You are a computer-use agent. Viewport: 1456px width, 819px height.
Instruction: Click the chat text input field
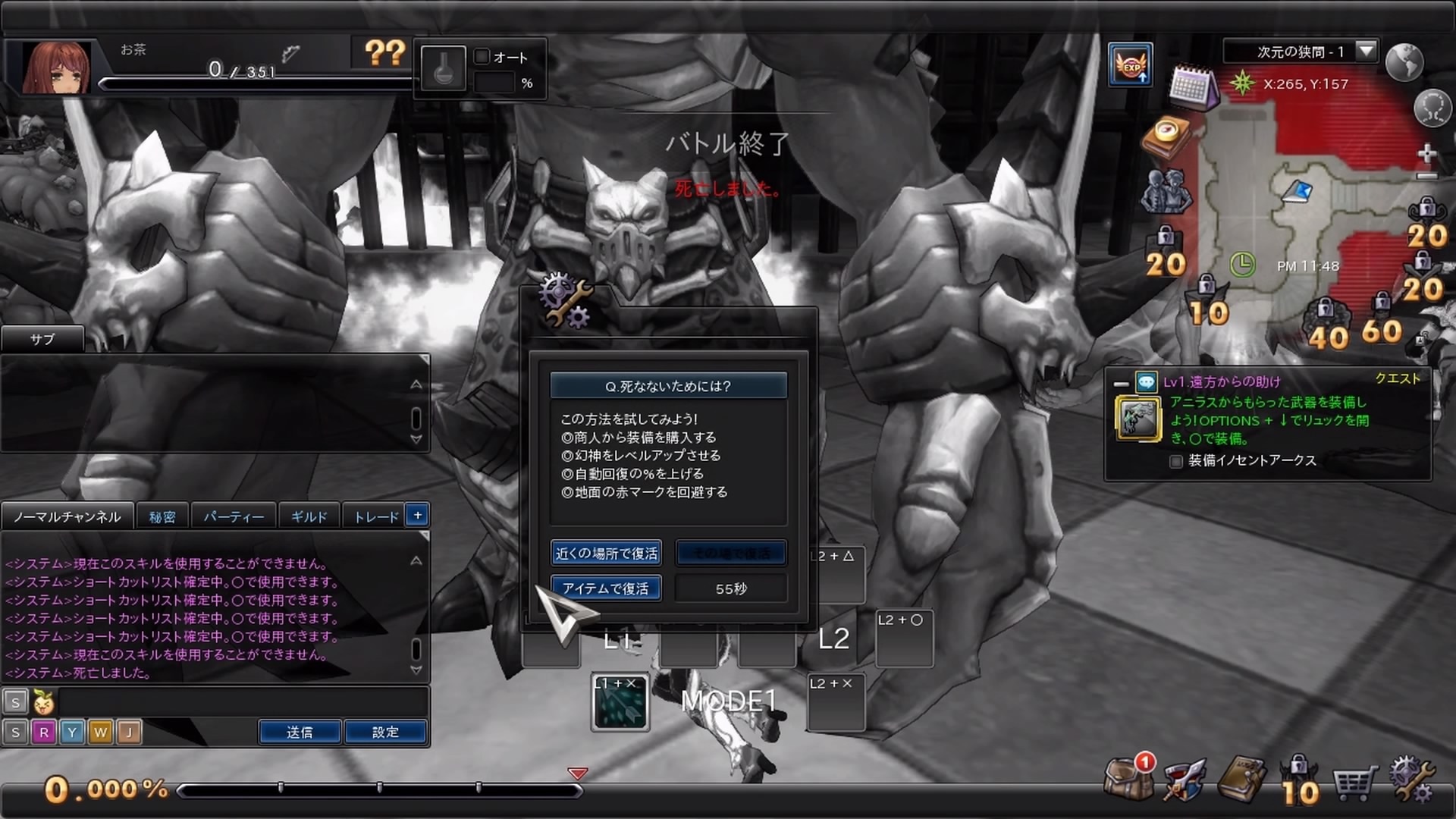click(x=243, y=702)
